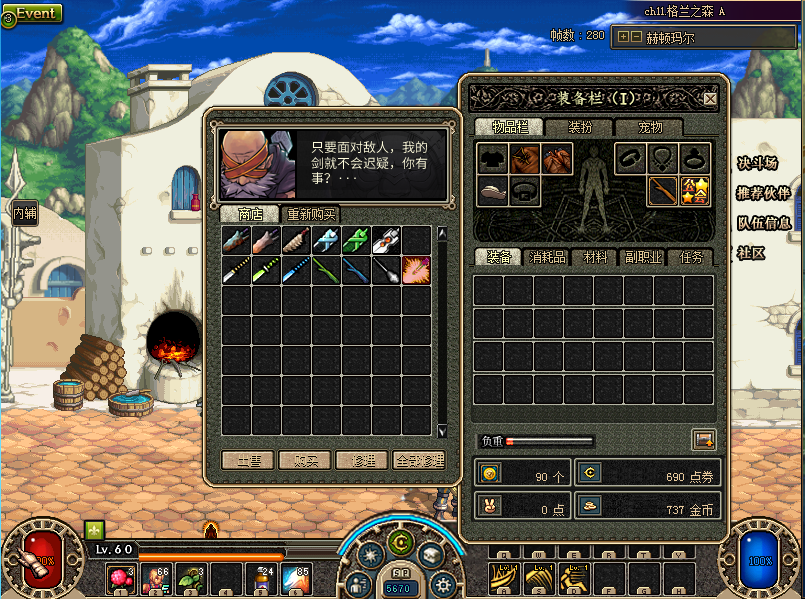Close the 装备栏 inventory window
This screenshot has width=805, height=599.
point(710,99)
